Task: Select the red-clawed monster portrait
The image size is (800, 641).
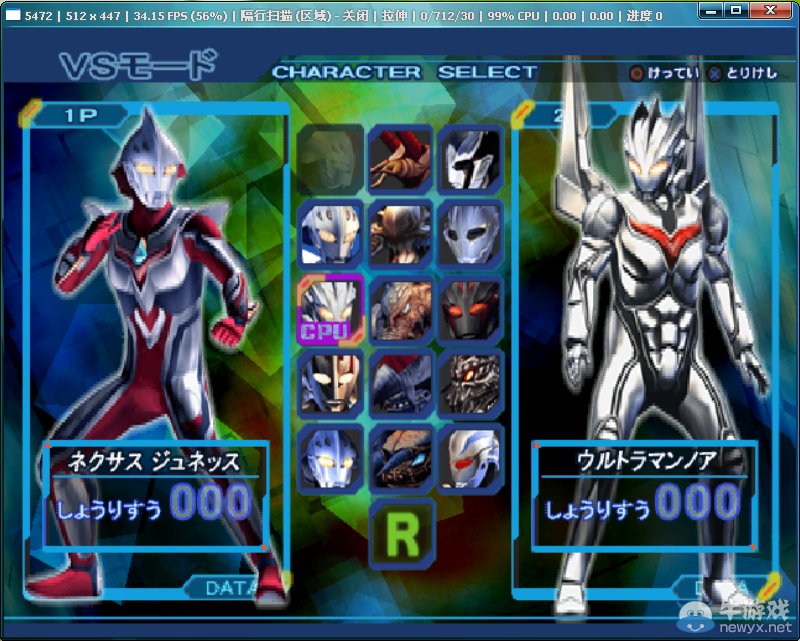Action: pos(401,158)
